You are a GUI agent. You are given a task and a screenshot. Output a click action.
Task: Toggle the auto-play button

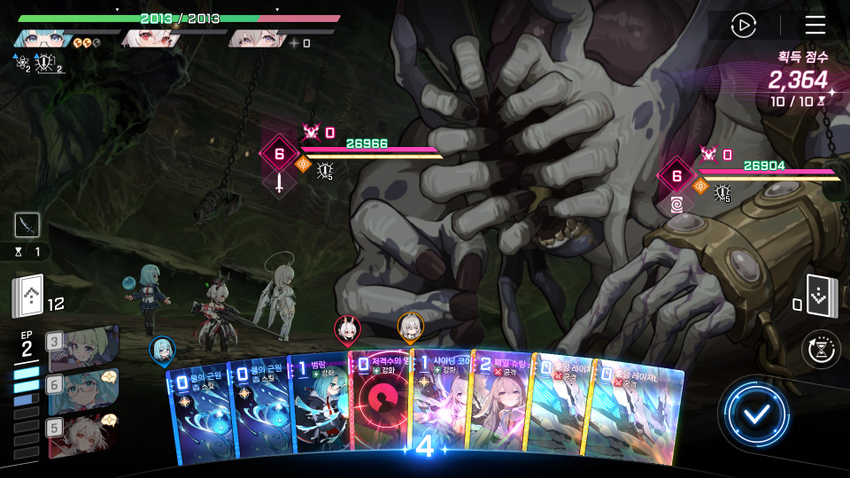click(x=743, y=25)
